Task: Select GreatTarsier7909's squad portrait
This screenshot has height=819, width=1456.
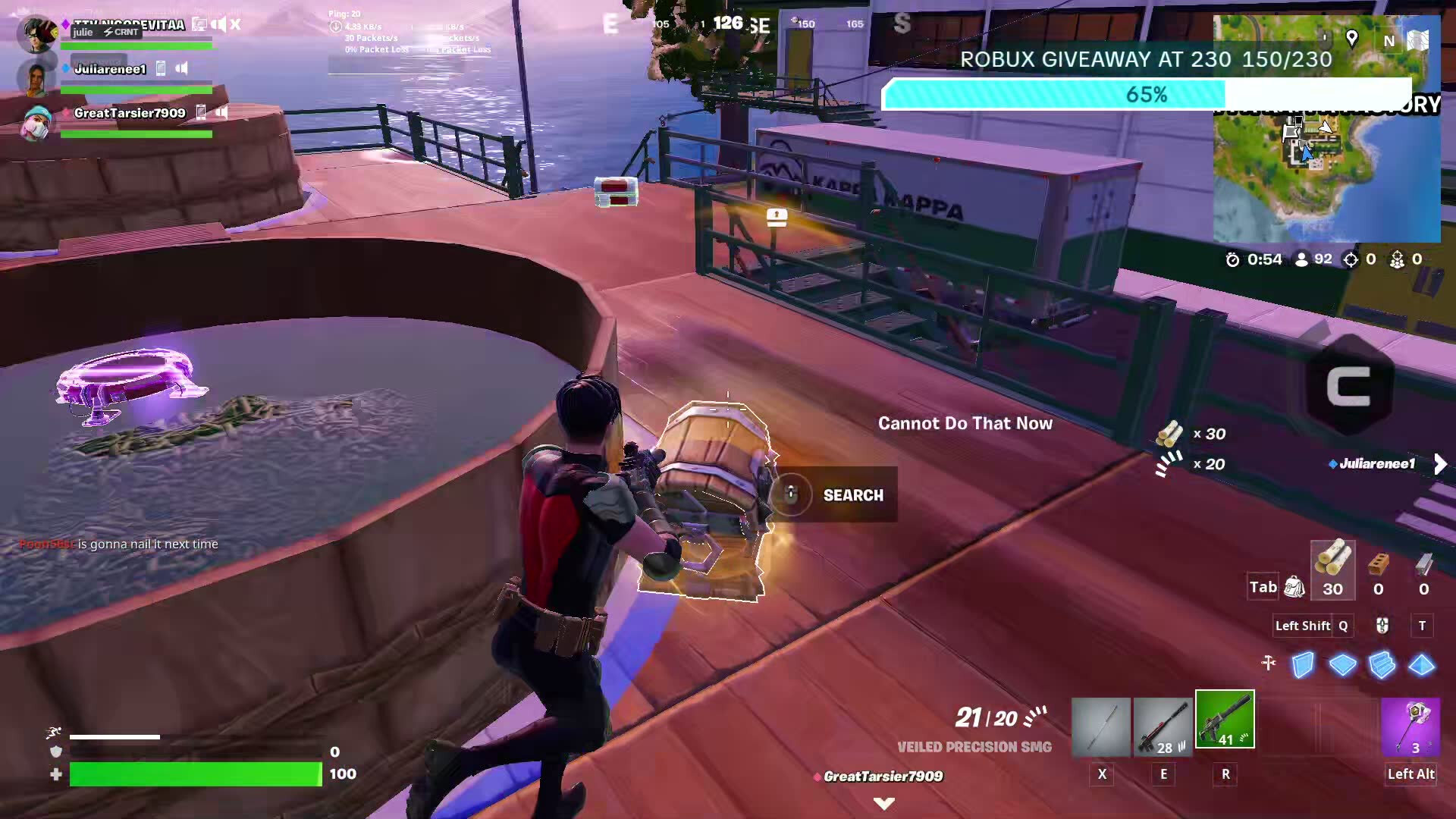Action: (x=36, y=123)
